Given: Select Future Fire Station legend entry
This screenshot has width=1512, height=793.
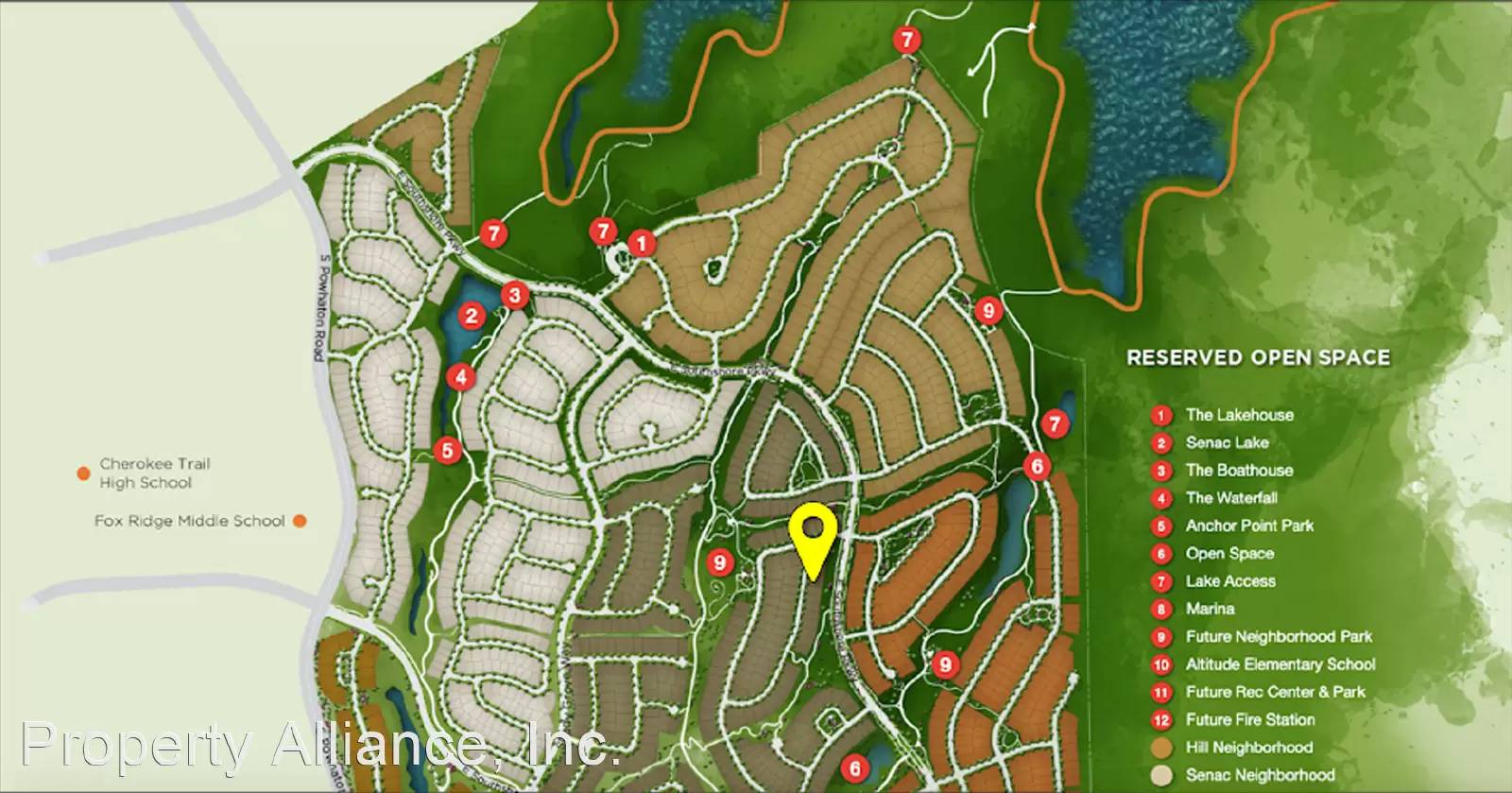Looking at the screenshot, I should click(x=1250, y=720).
